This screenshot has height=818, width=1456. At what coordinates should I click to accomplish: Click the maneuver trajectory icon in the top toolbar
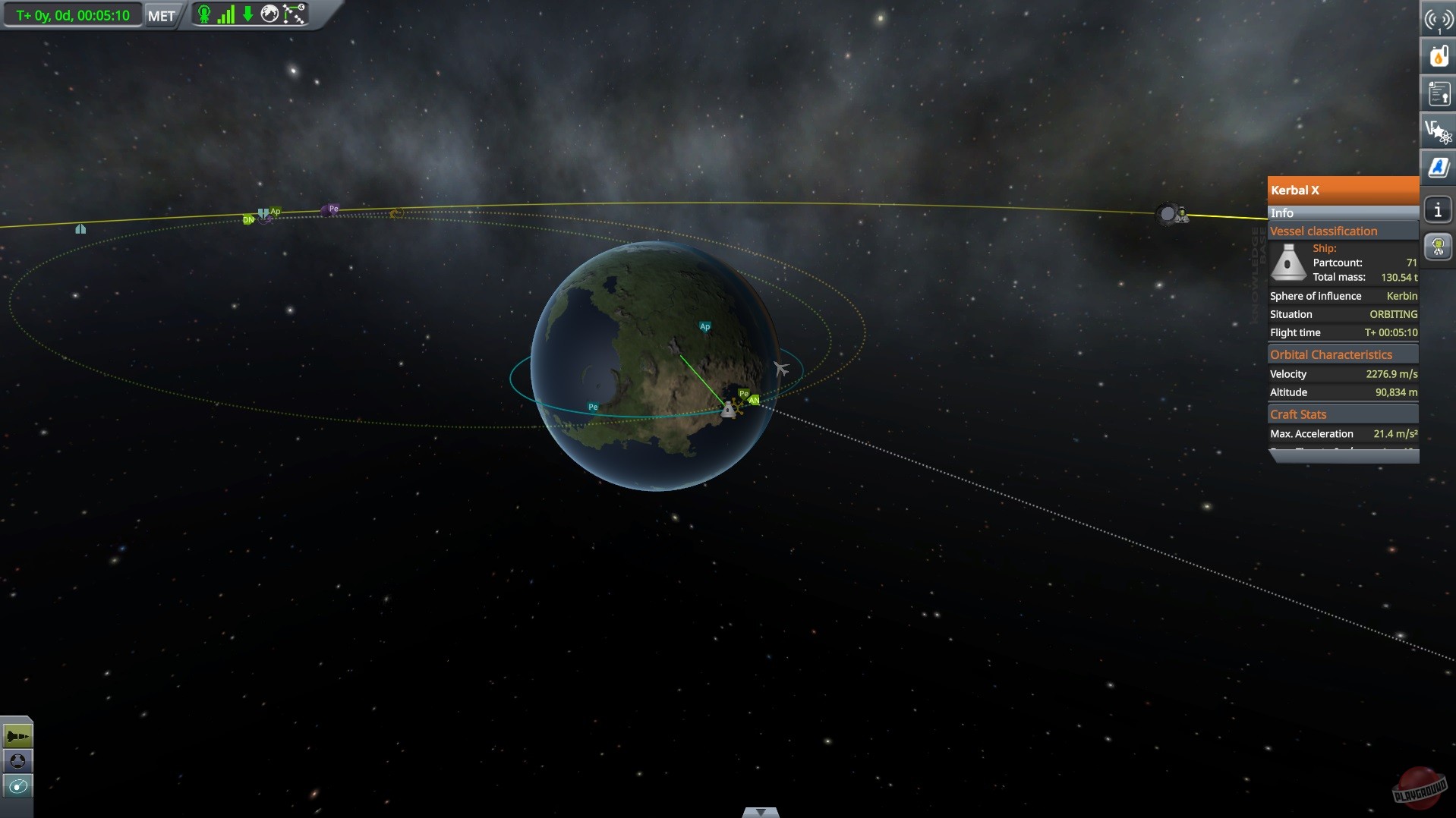[x=293, y=14]
